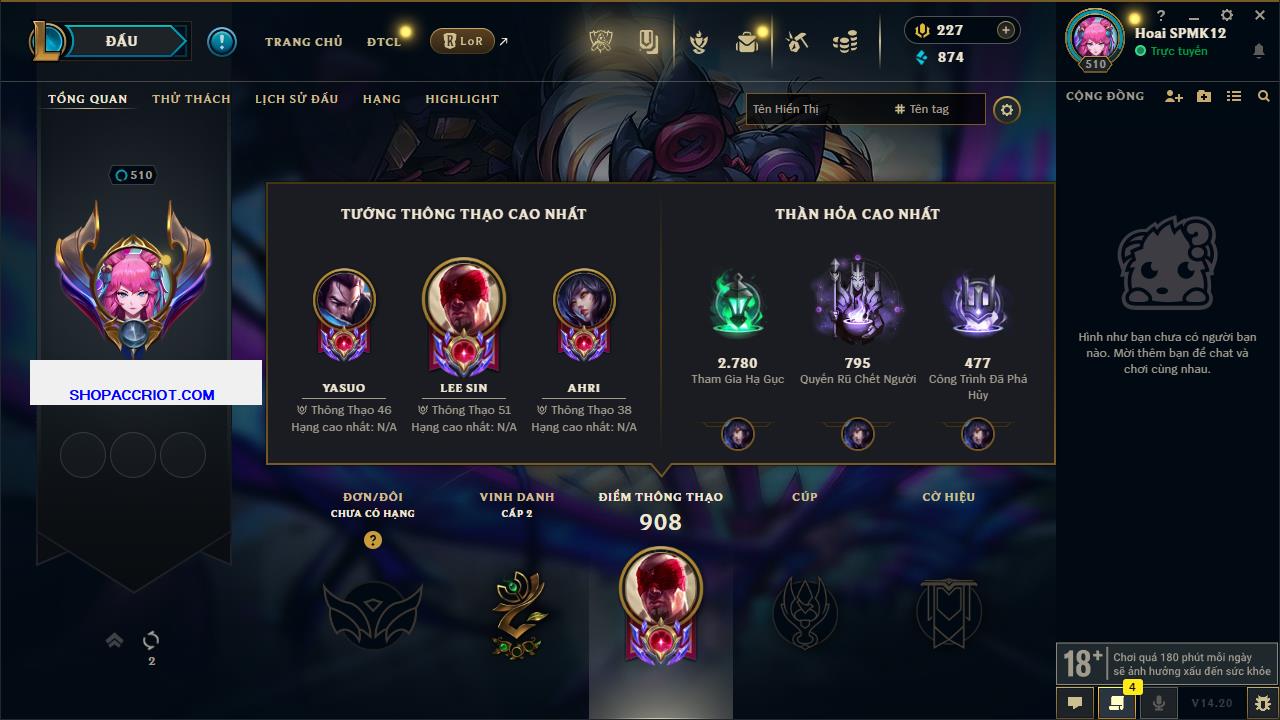Open the backpack collection icon
The width and height of the screenshot is (1280, 720).
[746, 42]
